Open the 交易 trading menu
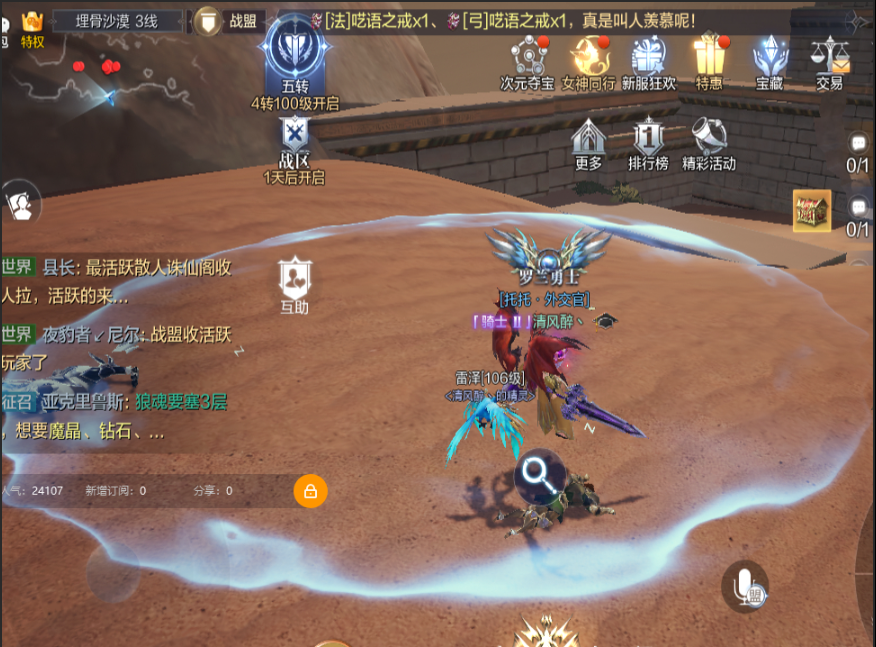 coord(829,60)
